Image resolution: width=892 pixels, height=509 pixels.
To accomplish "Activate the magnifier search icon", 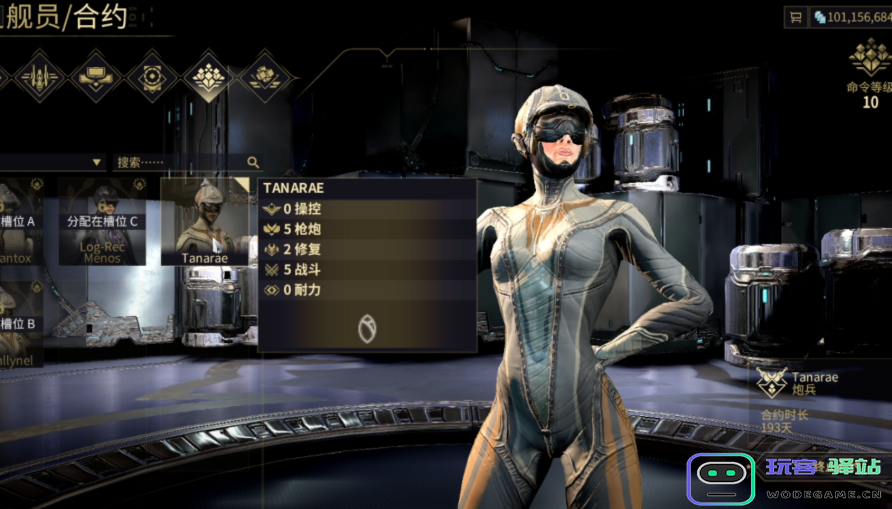I will (253, 162).
